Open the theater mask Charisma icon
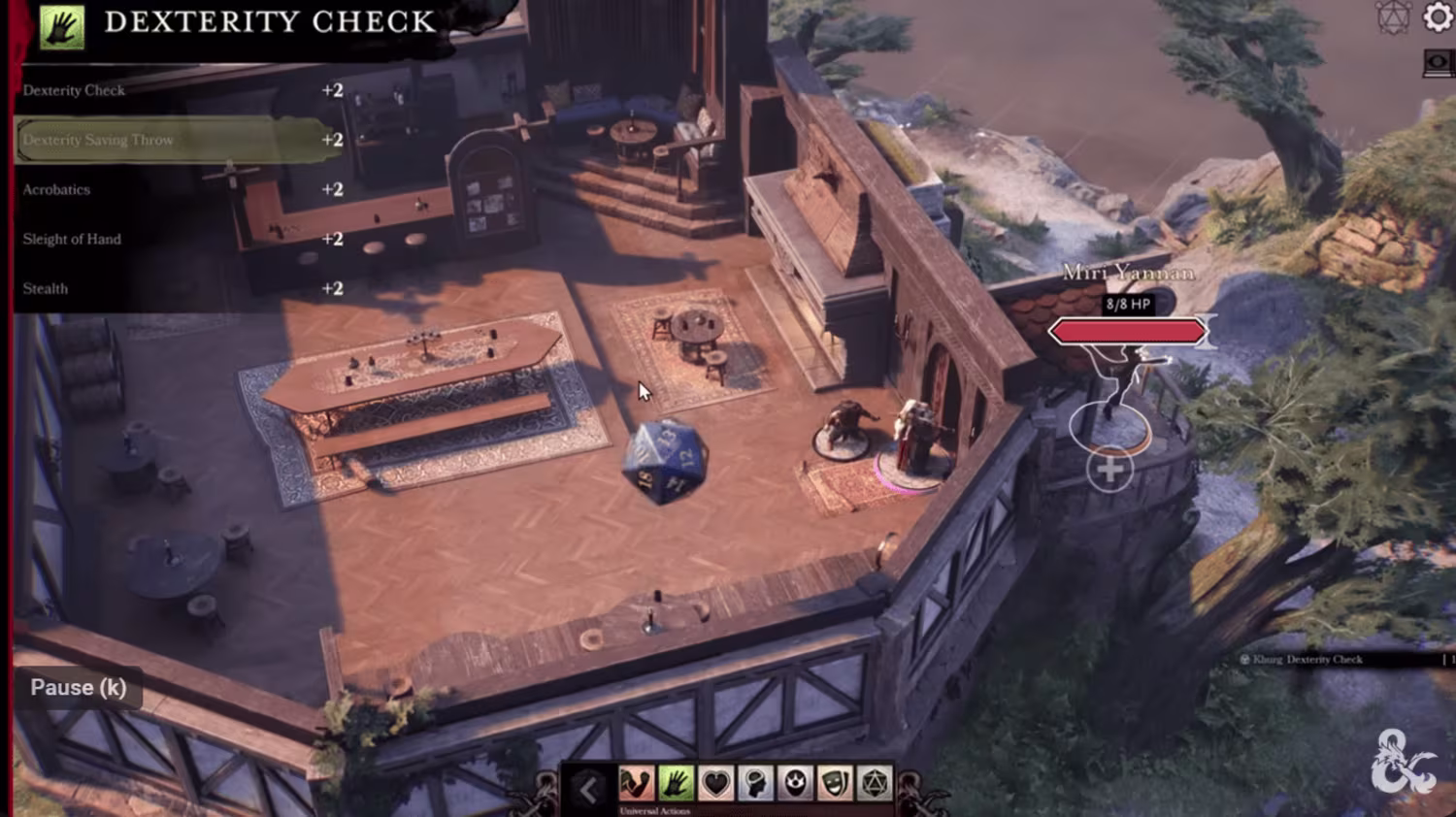The image size is (1456, 817). click(835, 783)
